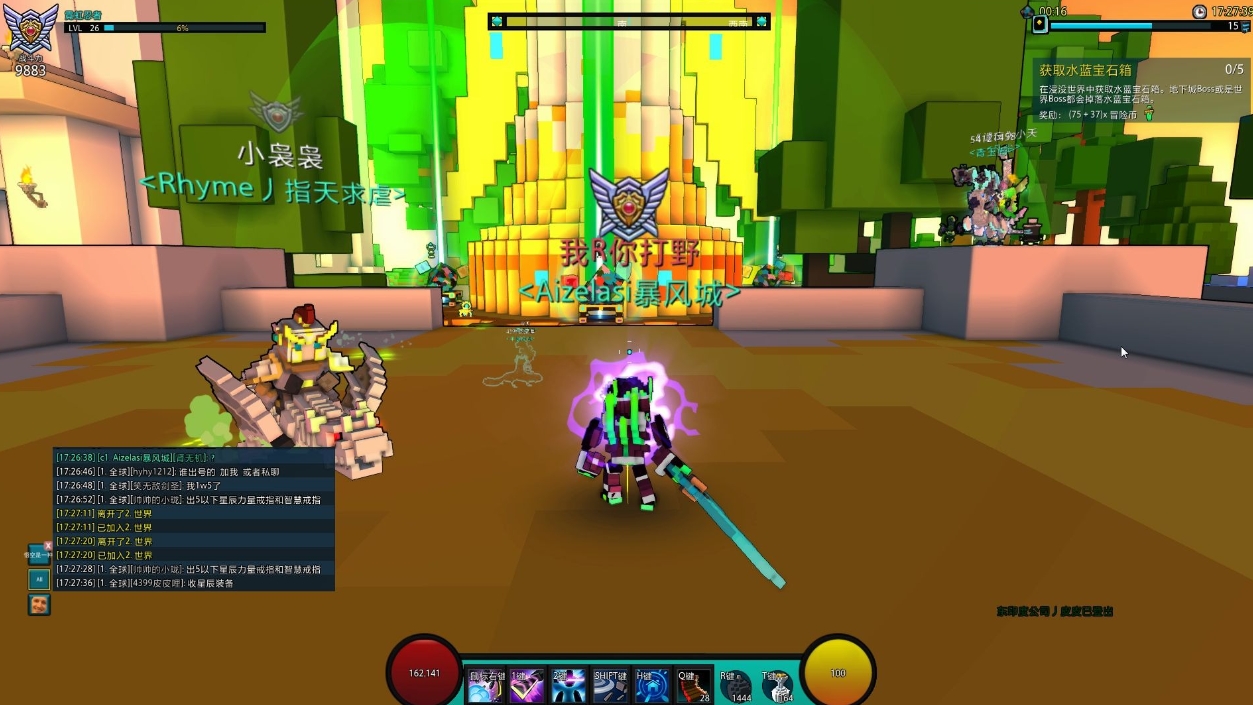This screenshot has width=1253, height=705.
Task: Click the clock icon beside the time
Action: tap(1199, 12)
